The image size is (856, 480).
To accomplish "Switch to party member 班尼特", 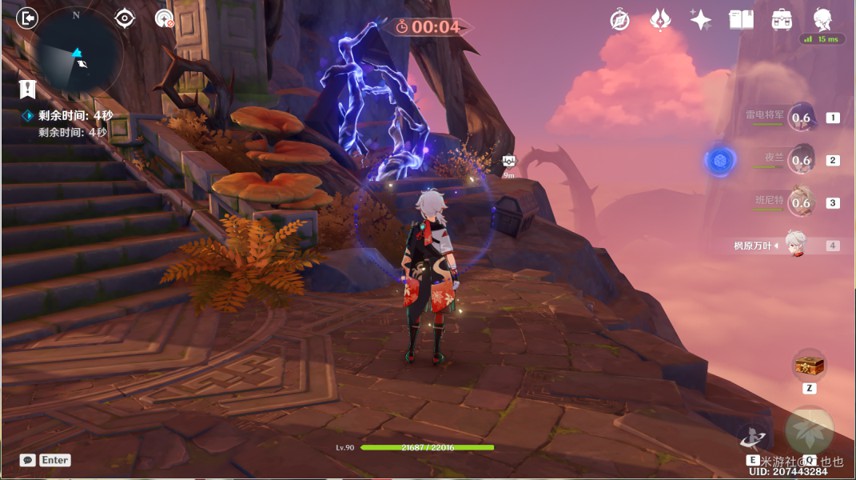I will [800, 202].
